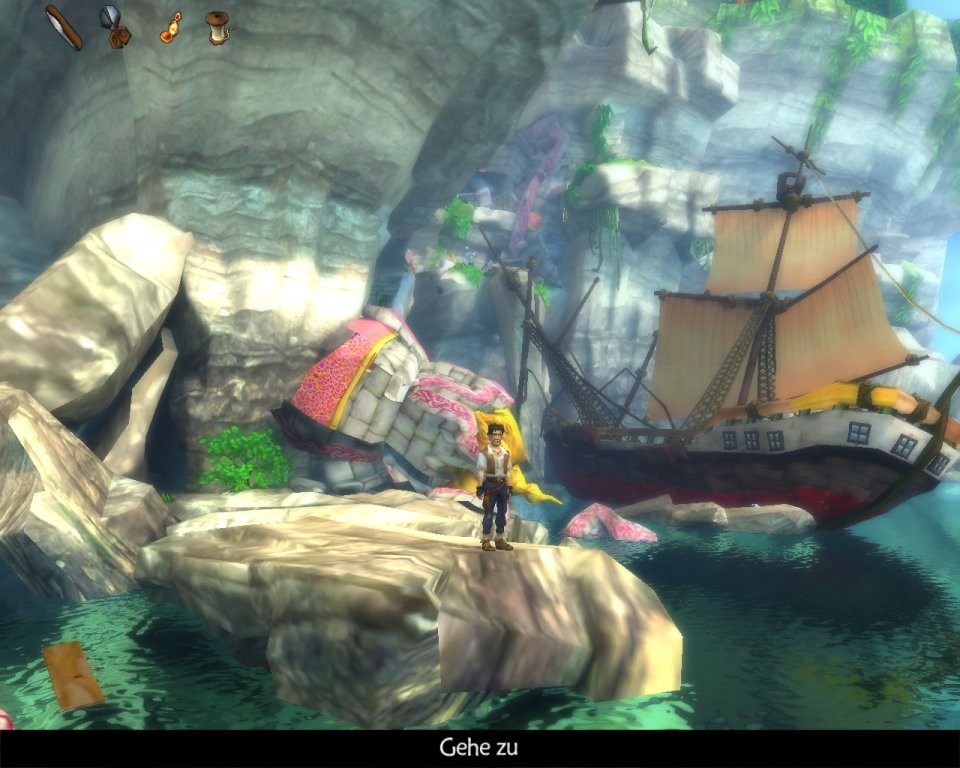Select the thread spool with needle
This screenshot has height=768, width=960.
point(217,27)
